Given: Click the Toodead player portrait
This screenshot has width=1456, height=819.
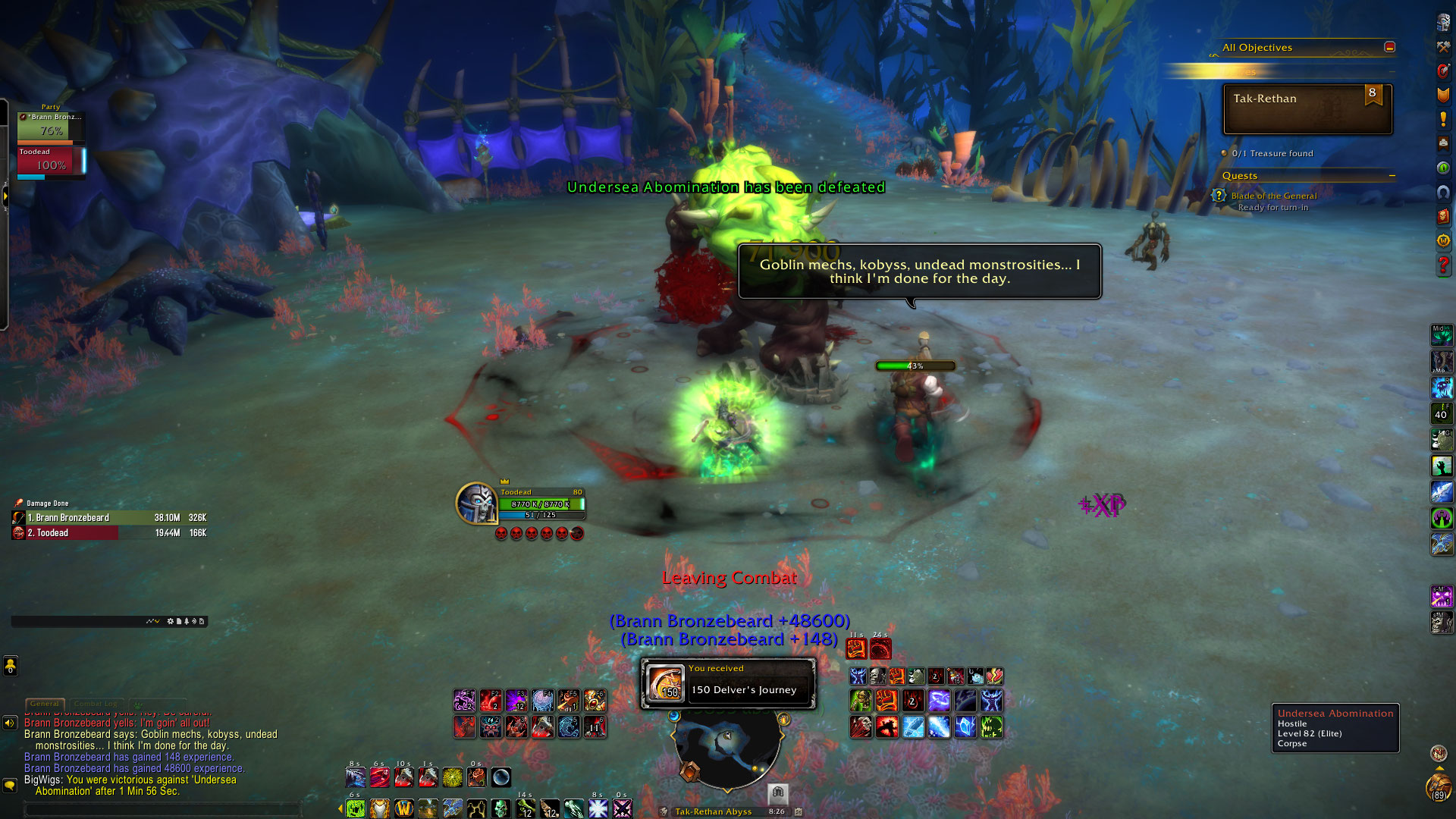Looking at the screenshot, I should [476, 502].
